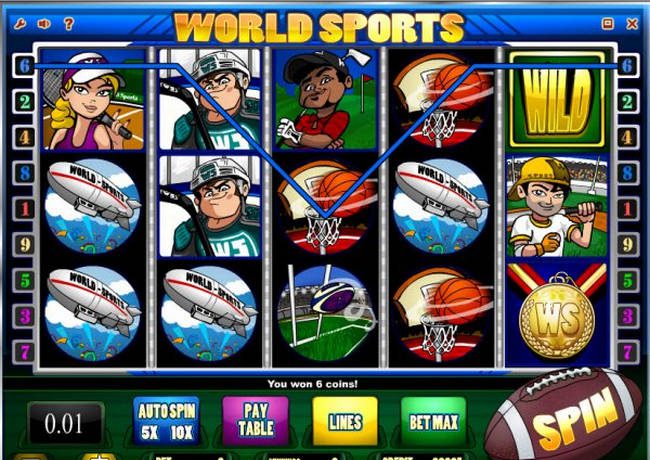This screenshot has width=650, height=460.
Task: Open help with the question mark icon
Action: pyautogui.click(x=69, y=22)
